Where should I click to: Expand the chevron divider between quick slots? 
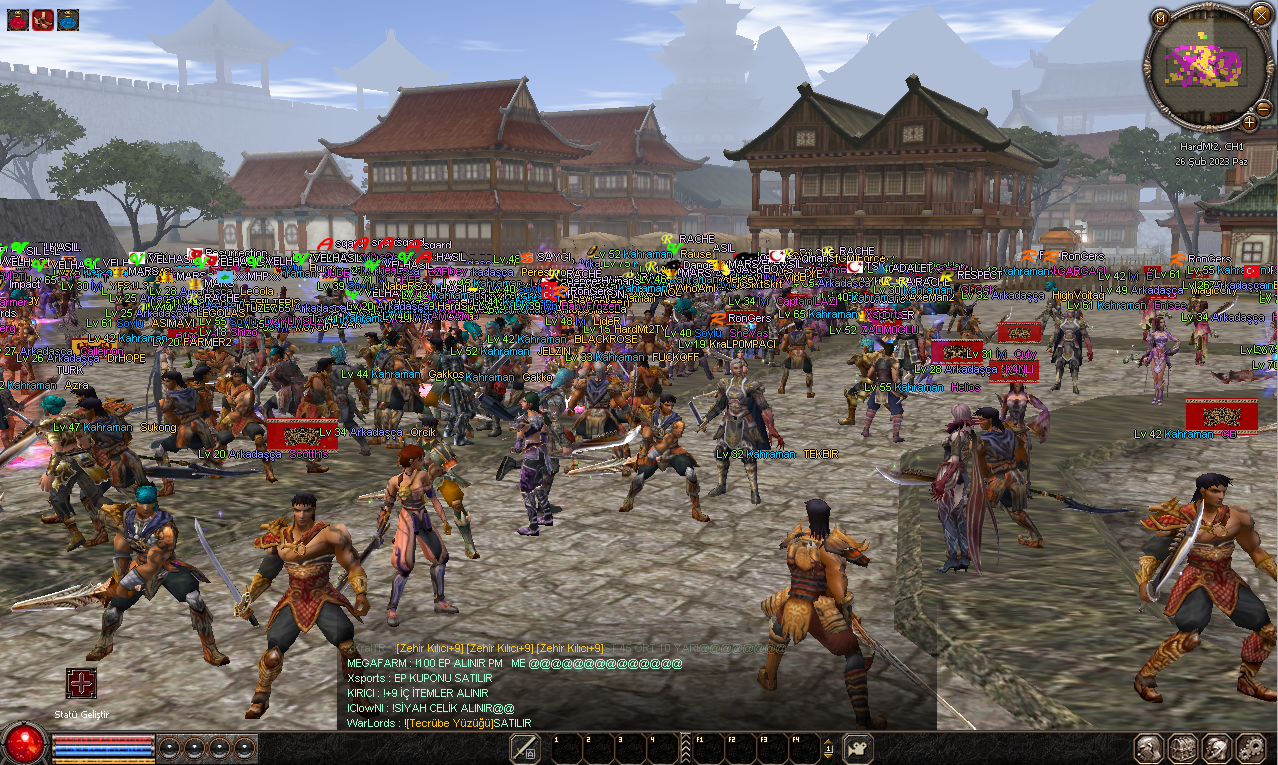[685, 748]
